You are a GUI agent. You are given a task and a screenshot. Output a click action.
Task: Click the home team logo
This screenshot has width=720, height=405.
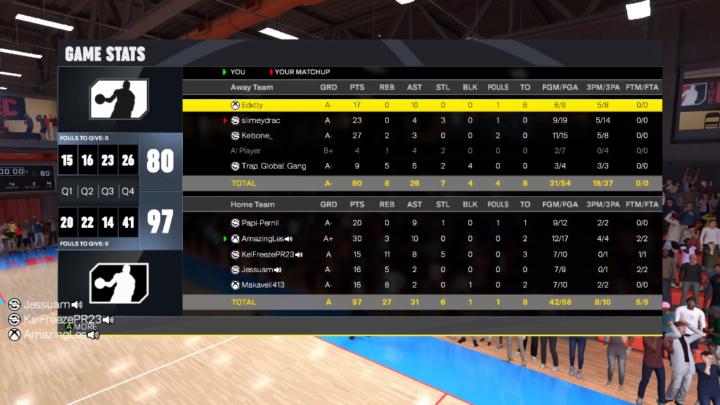click(119, 283)
